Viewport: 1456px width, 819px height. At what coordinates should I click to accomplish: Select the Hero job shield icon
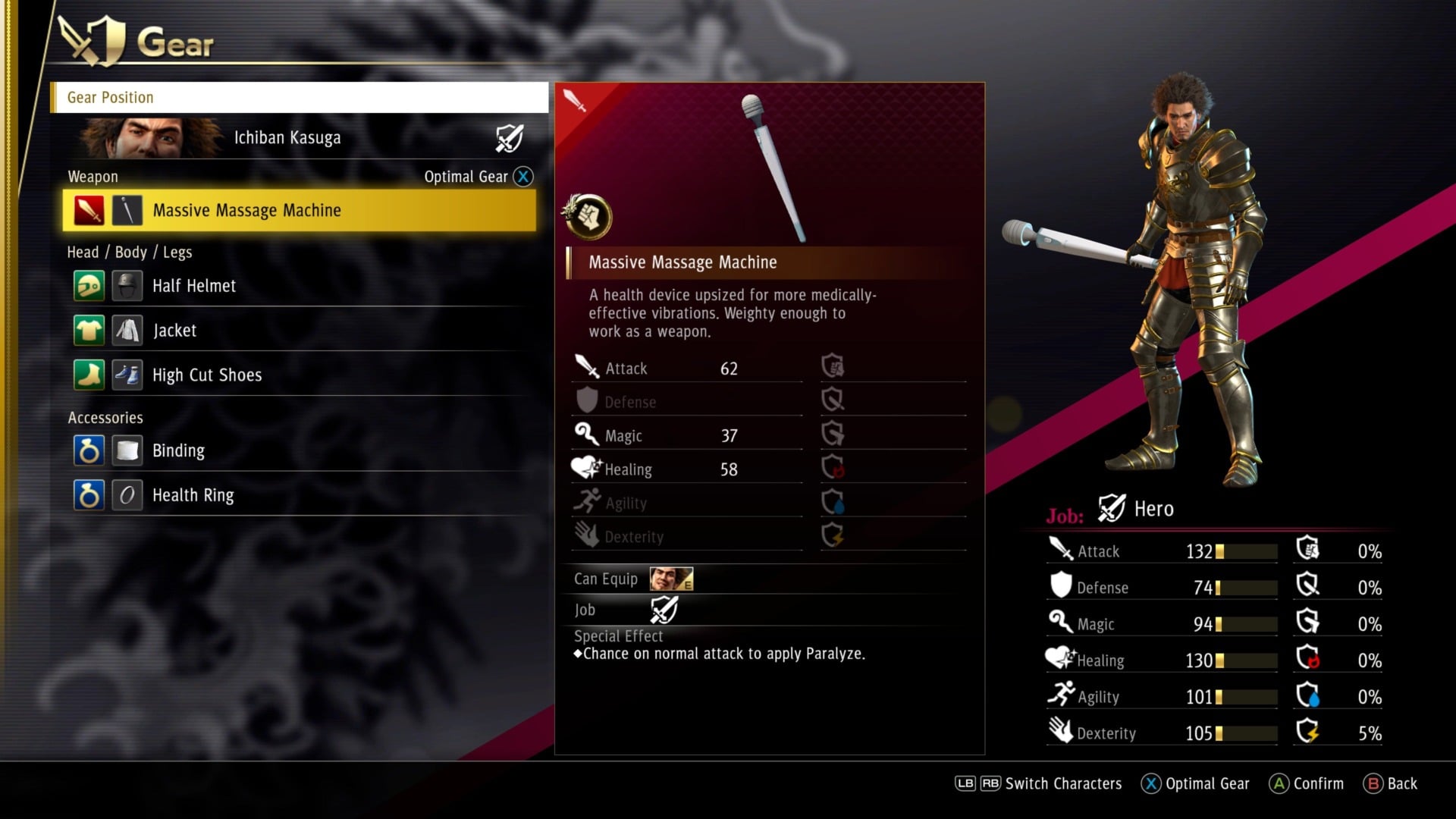pyautogui.click(x=1109, y=508)
